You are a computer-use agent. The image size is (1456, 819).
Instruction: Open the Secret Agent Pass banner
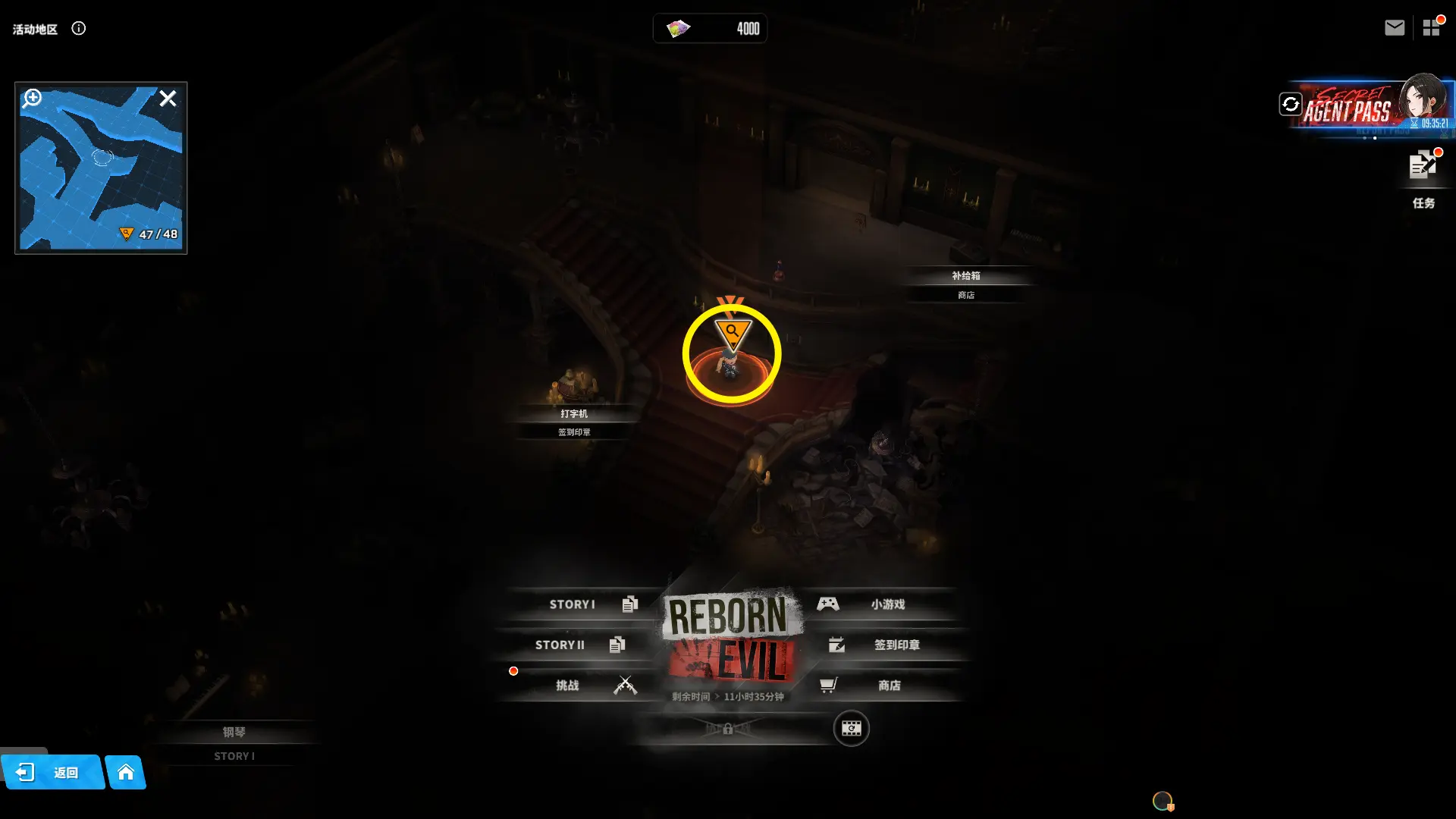[1365, 108]
